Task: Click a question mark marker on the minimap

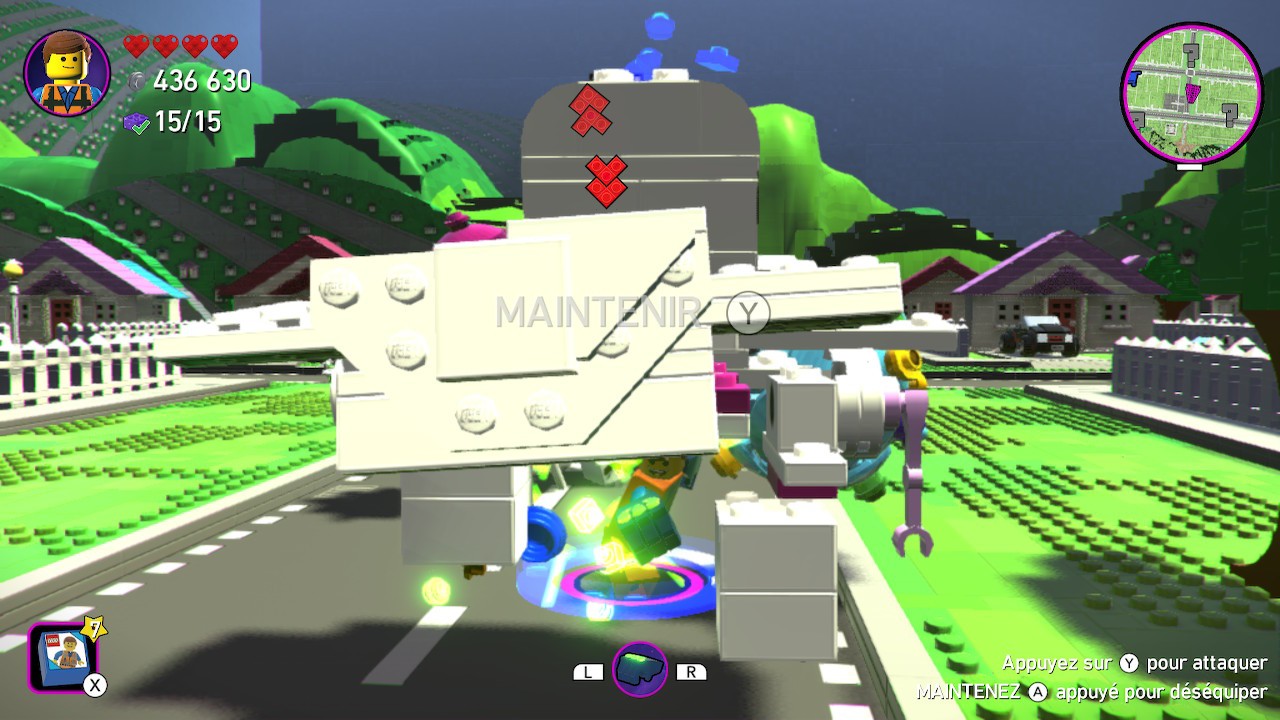Action: pyautogui.click(x=1191, y=53)
